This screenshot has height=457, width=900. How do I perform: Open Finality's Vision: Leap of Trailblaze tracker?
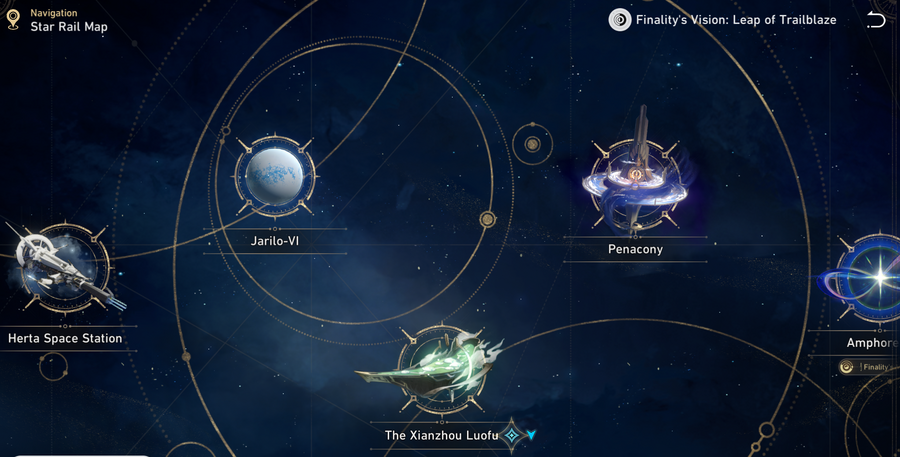coord(724,20)
